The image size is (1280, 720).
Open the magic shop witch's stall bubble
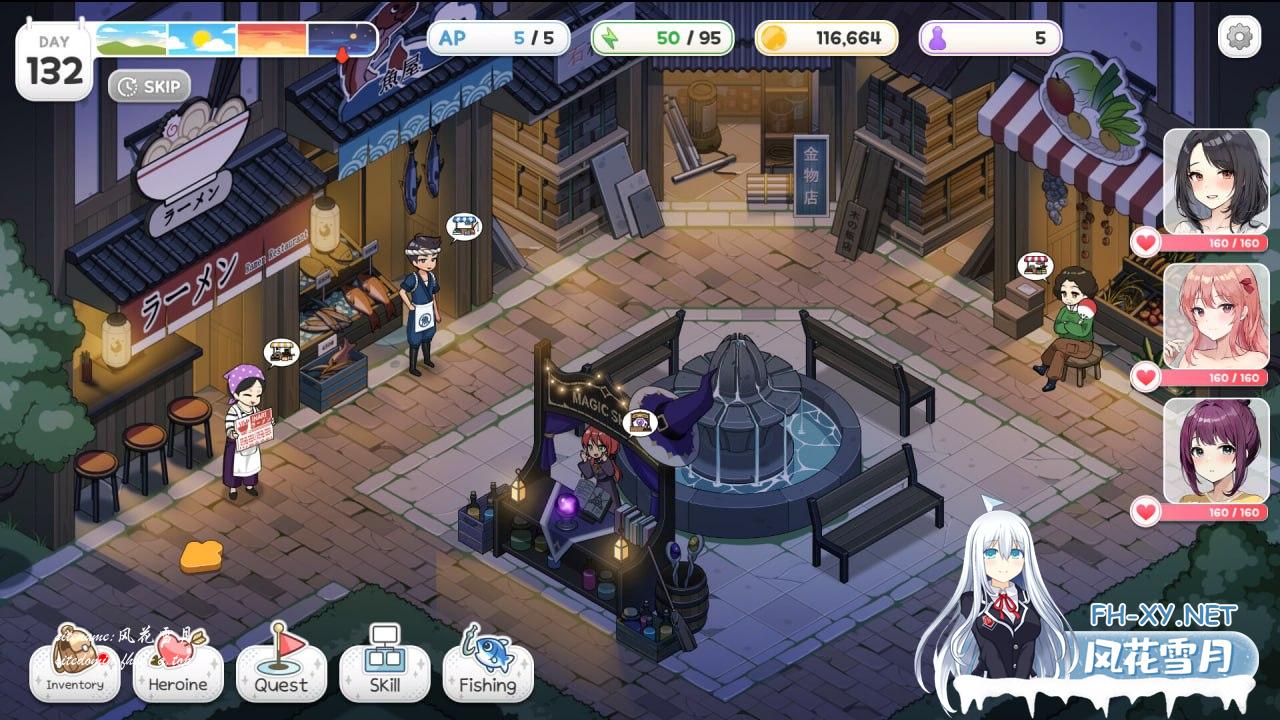(639, 422)
